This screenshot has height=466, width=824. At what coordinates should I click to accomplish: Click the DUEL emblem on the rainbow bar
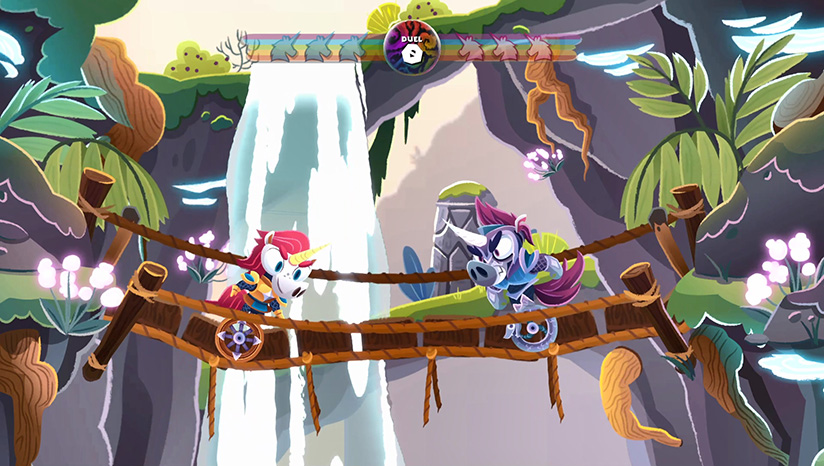[x=410, y=46]
